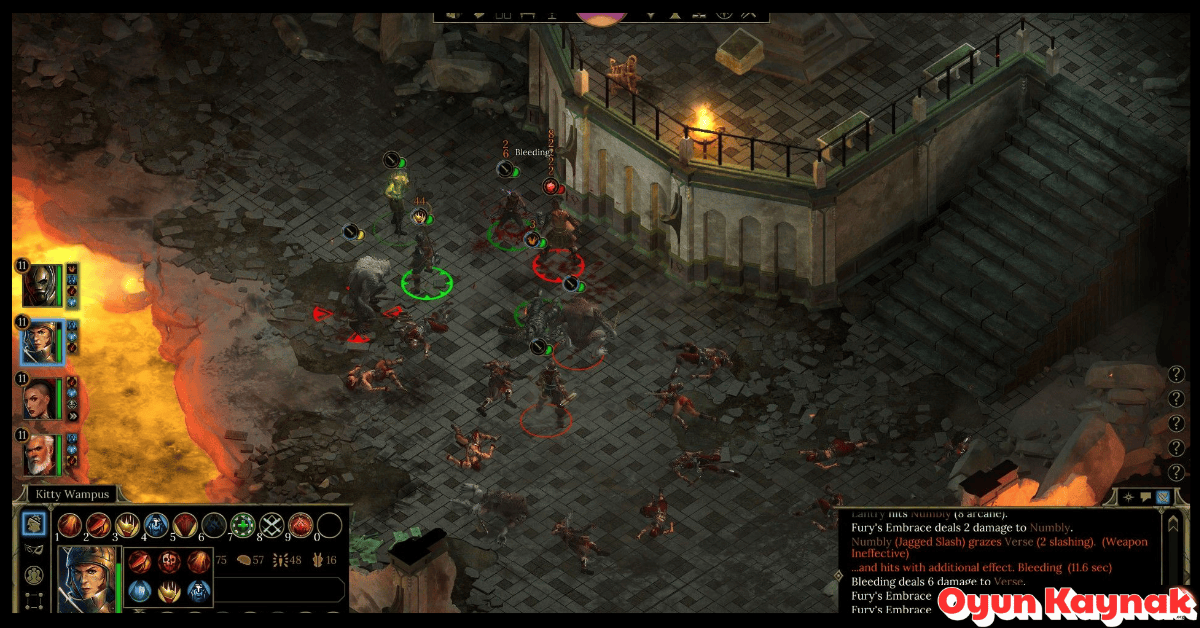
Task: Open the formation squares icon
Action: [x=34, y=601]
